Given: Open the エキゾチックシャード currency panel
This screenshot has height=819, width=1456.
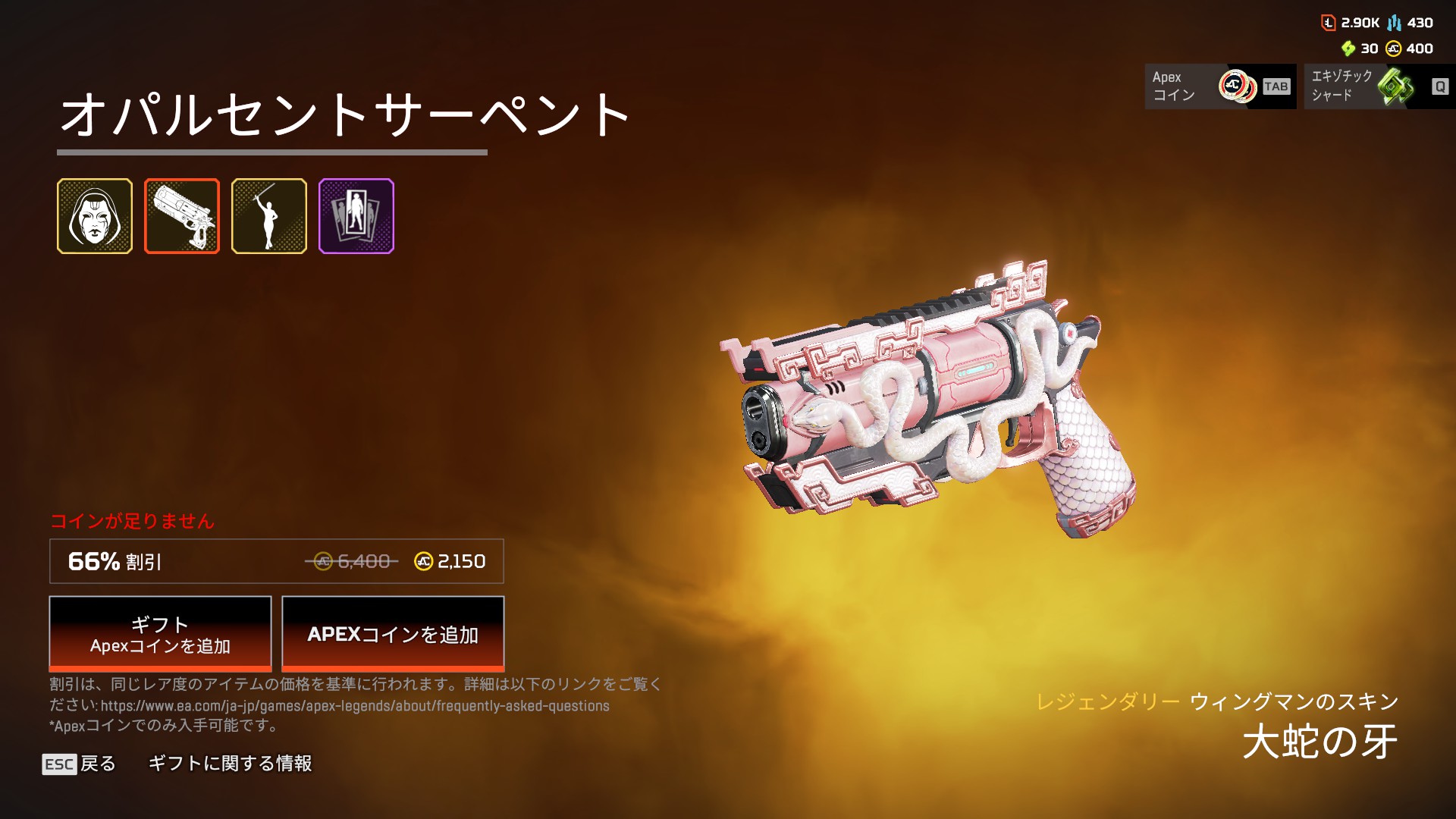Looking at the screenshot, I should (1379, 86).
